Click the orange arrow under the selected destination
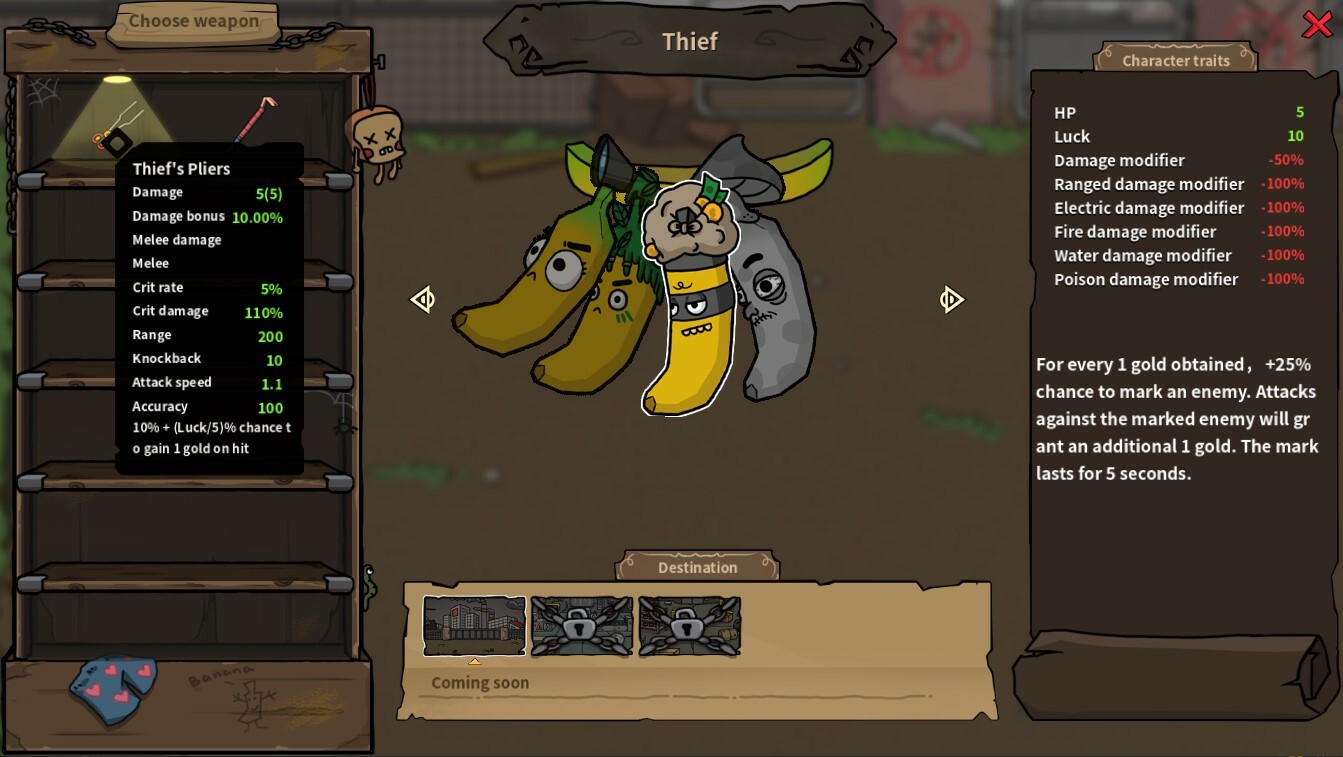The image size is (1343, 757). click(474, 660)
